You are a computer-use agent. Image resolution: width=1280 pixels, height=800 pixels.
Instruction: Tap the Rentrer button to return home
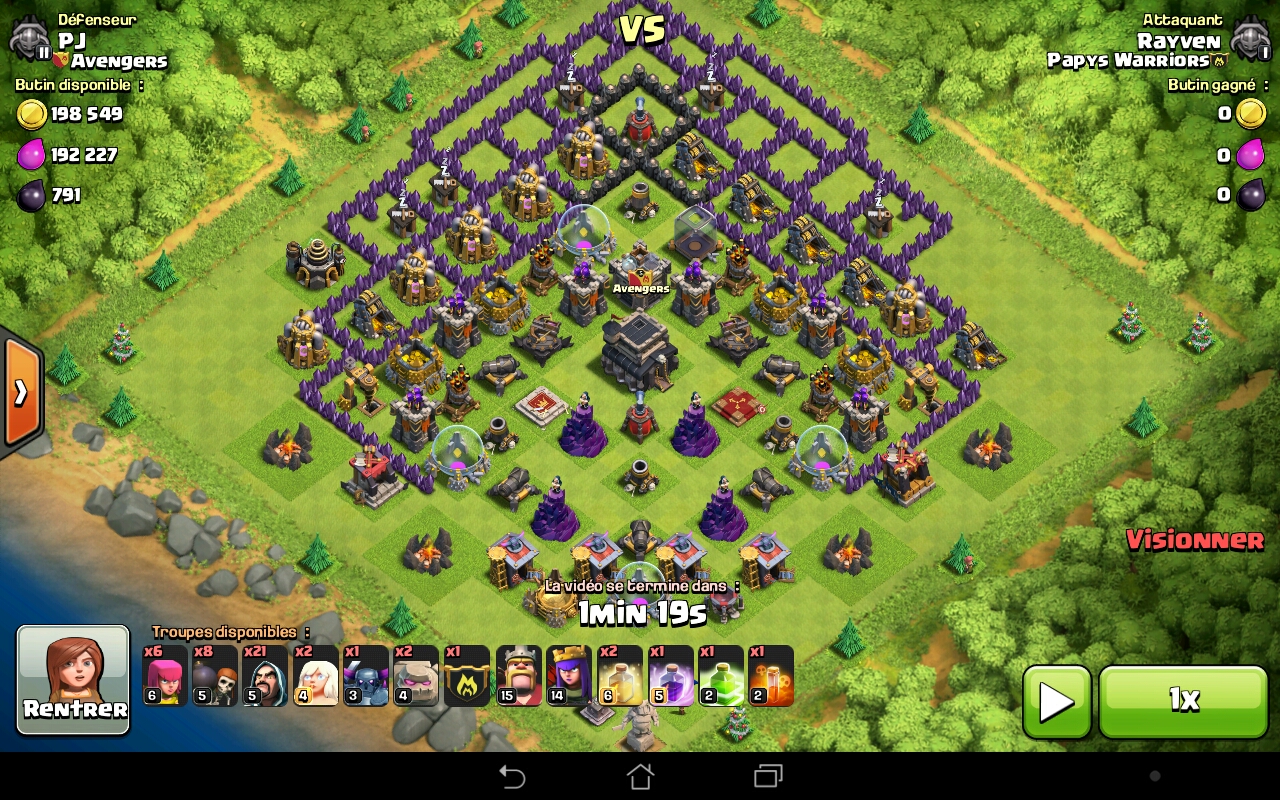click(x=74, y=680)
